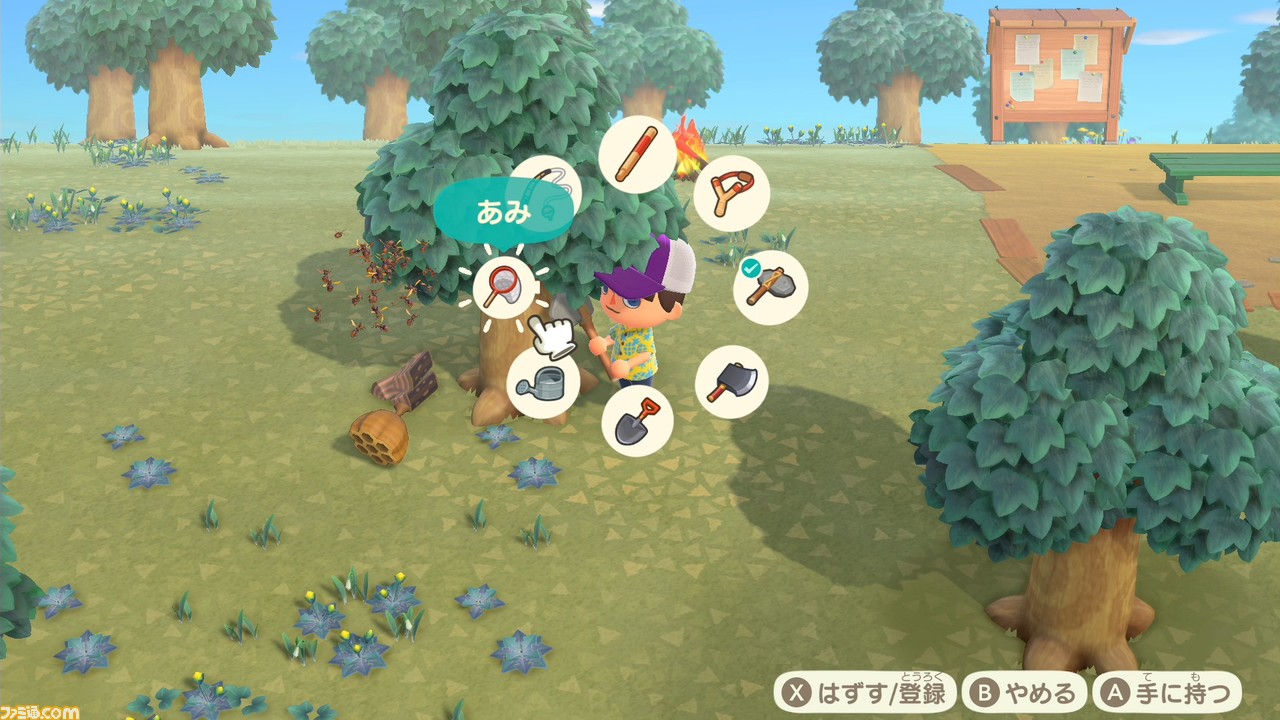Pick the iron axe tool
1280x720 pixels.
(x=731, y=382)
